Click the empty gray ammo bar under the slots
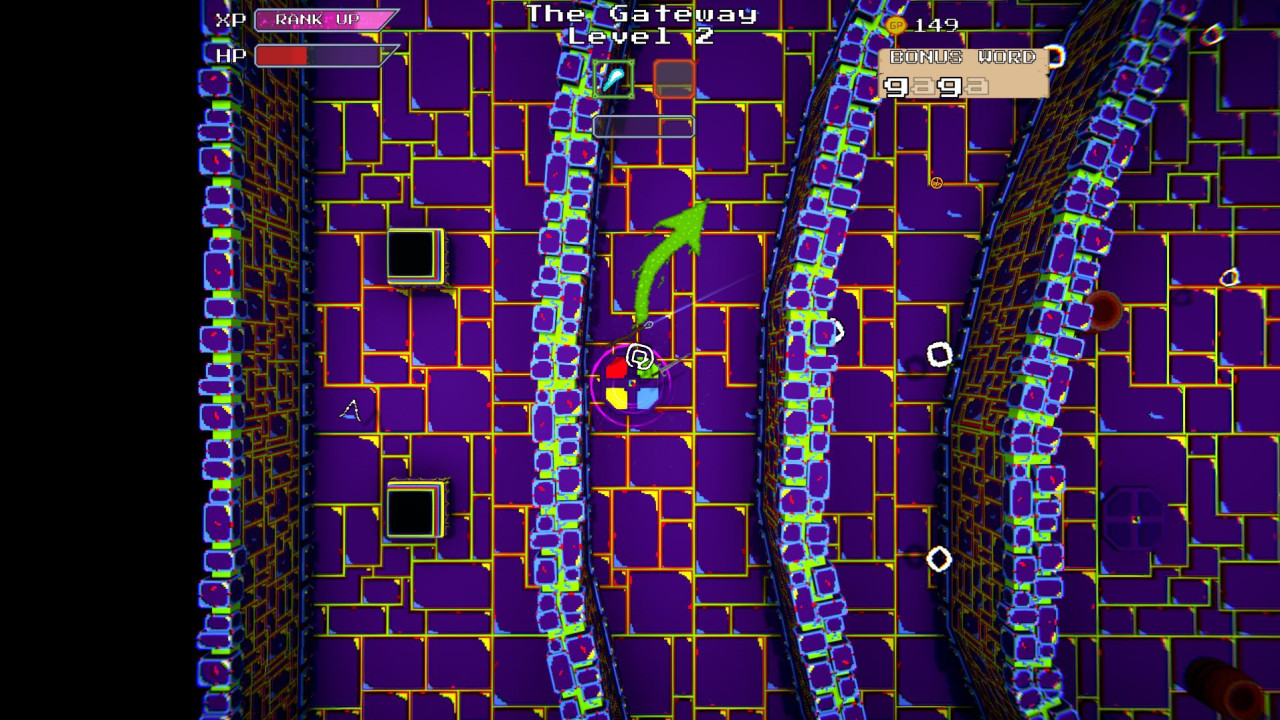 point(645,126)
